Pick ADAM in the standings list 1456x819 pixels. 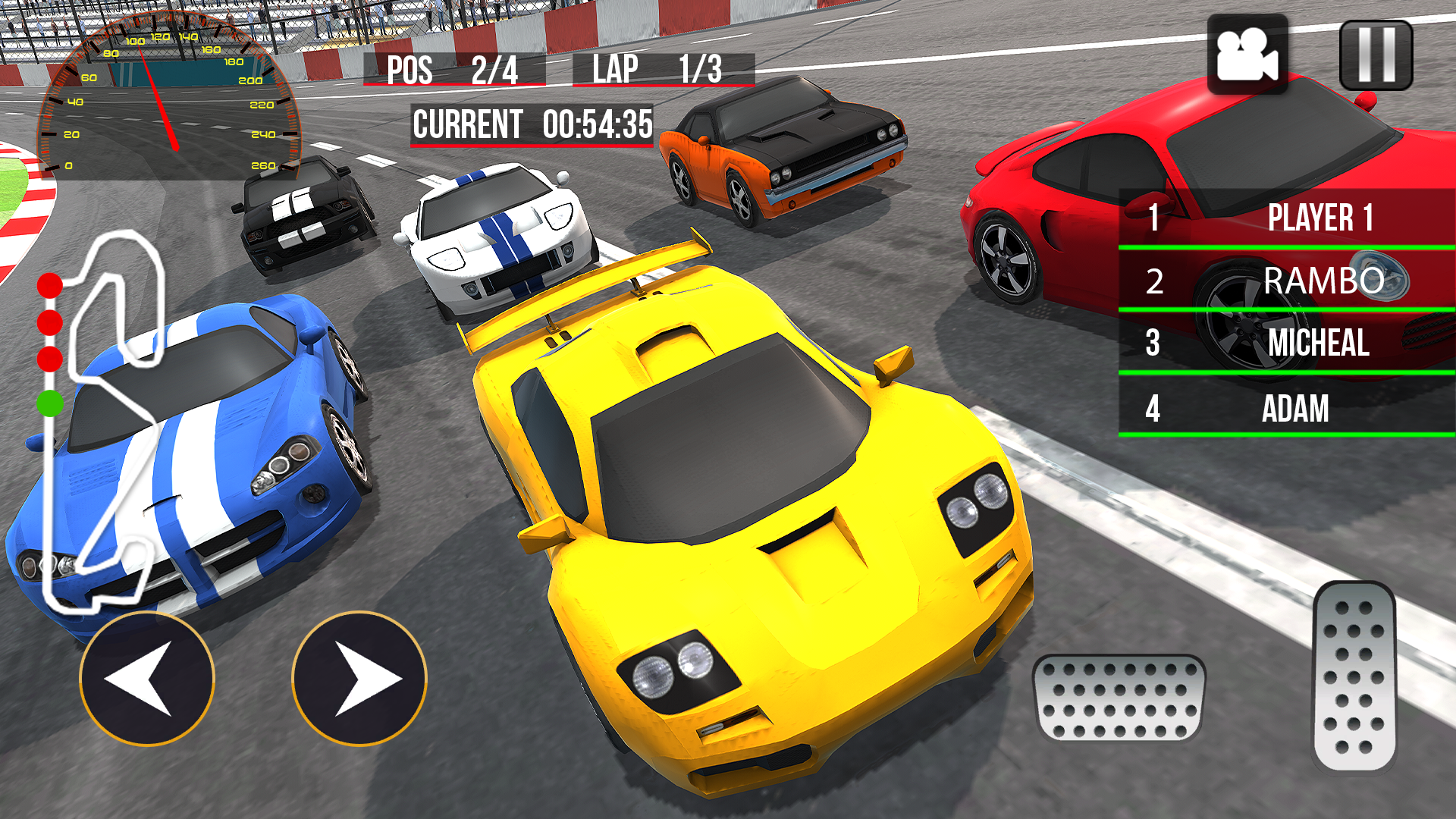click(x=1287, y=408)
